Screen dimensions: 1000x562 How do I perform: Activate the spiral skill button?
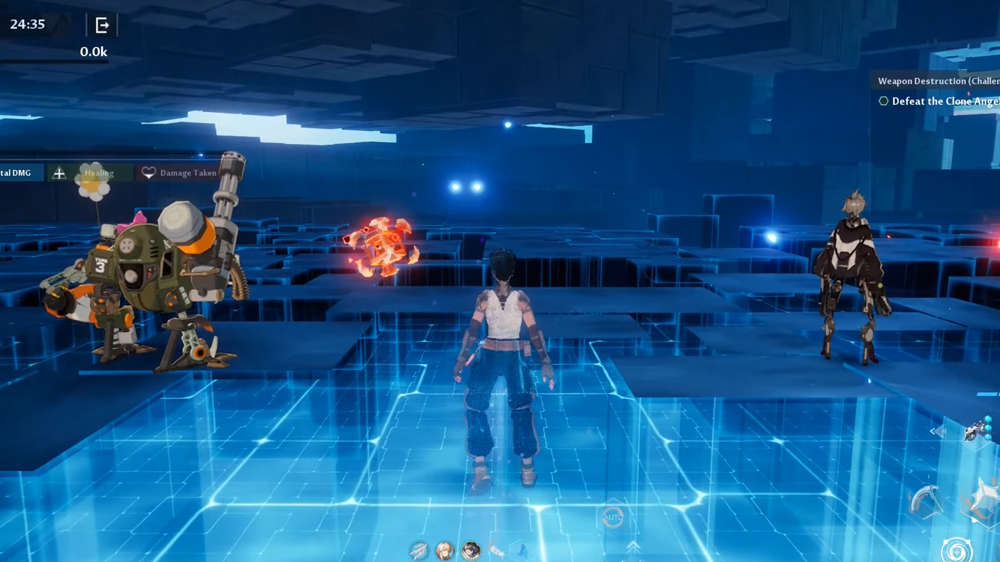click(955, 550)
